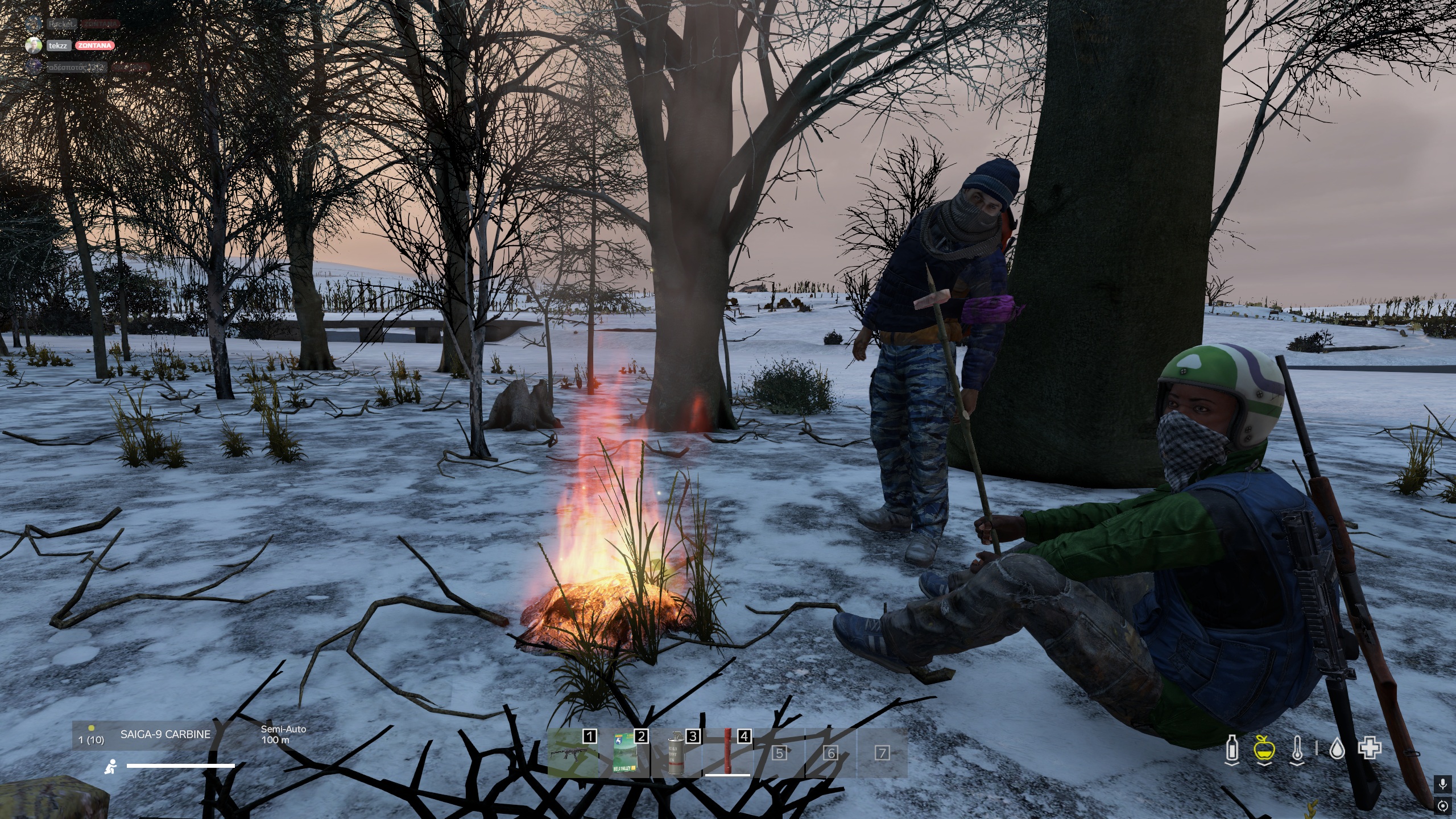The height and width of the screenshot is (819, 1456).
Task: Click tekzz's ΖΩΝΤΑΝΑ live badge
Action: click(x=94, y=45)
